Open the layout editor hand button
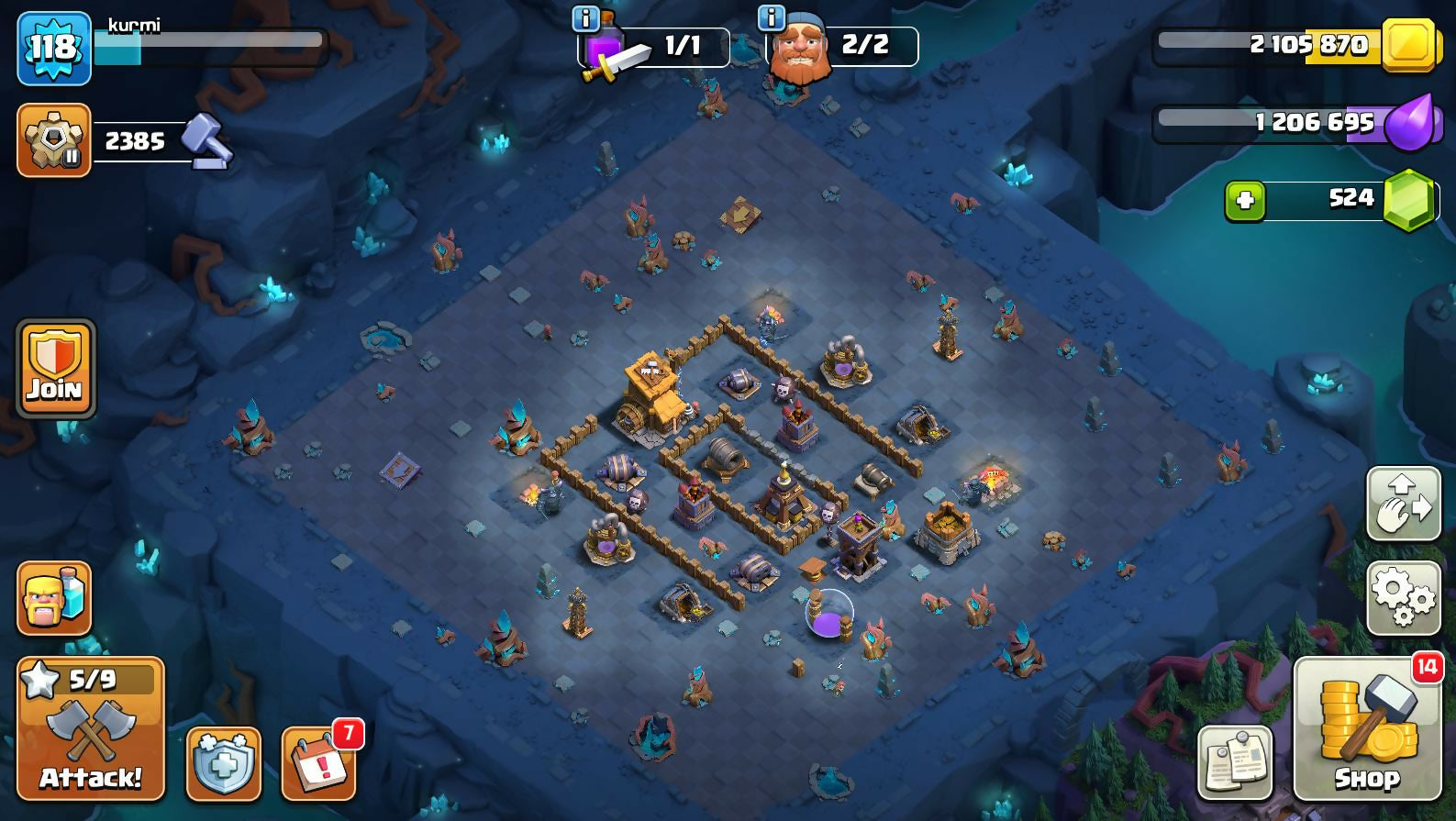The width and height of the screenshot is (1456, 821). click(1402, 504)
